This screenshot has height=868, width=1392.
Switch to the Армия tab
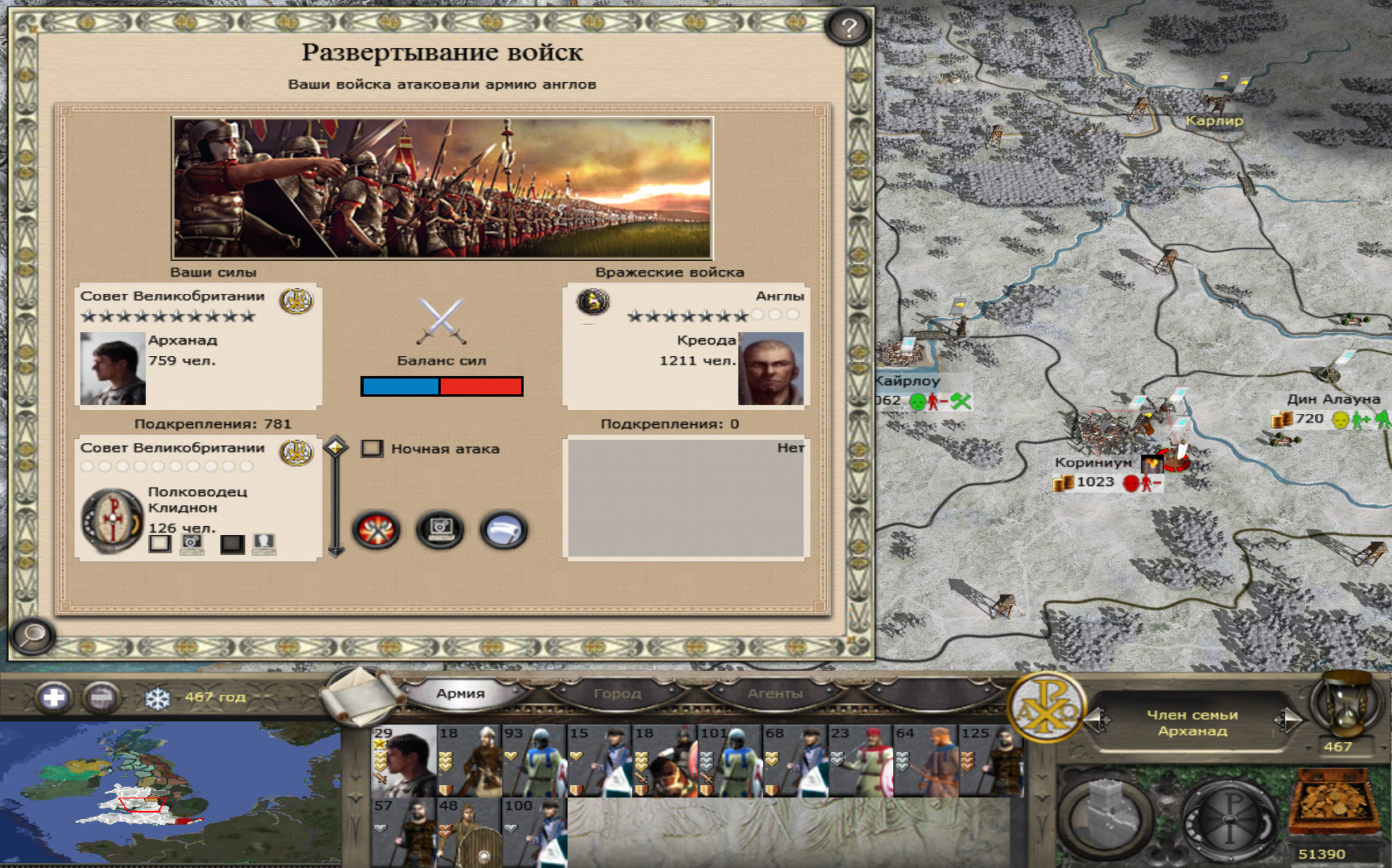click(461, 694)
